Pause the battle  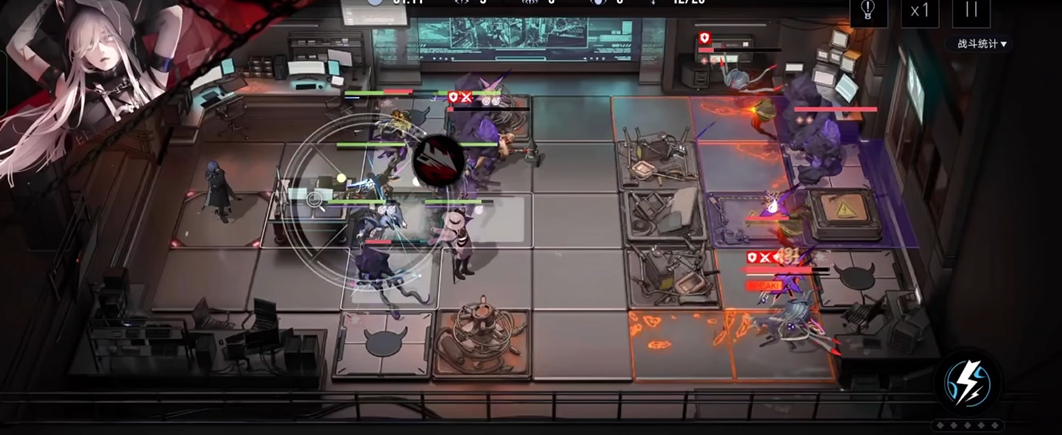coord(971,11)
